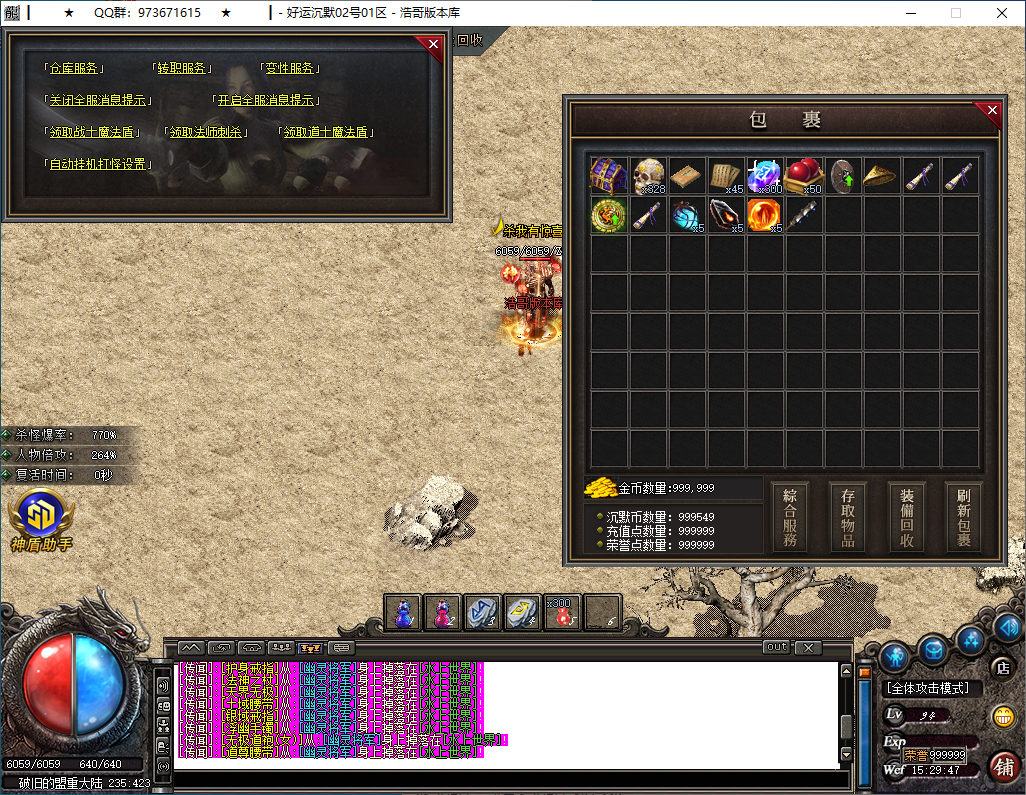Select the red orbs crate item
This screenshot has width=1026, height=795.
pos(804,176)
